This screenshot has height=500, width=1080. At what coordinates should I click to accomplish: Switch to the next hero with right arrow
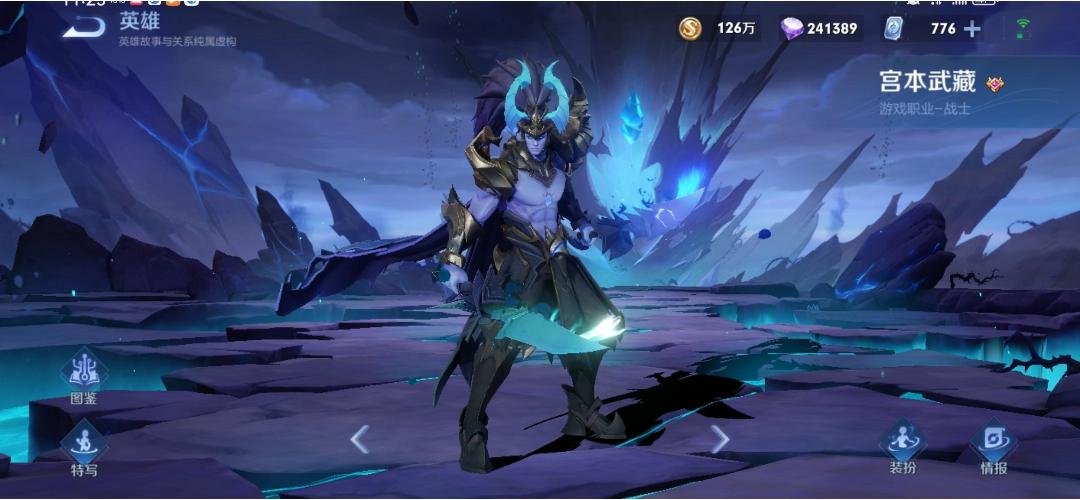[719, 438]
